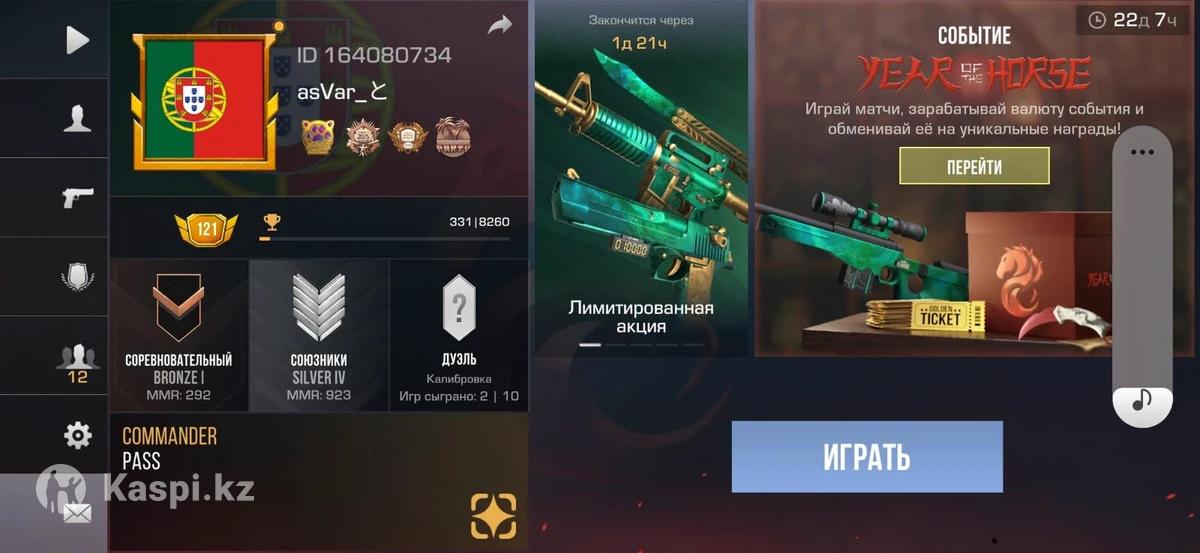The width and height of the screenshot is (1200, 553).
Task: Tap the music note on volume overlay
Action: click(x=1141, y=402)
